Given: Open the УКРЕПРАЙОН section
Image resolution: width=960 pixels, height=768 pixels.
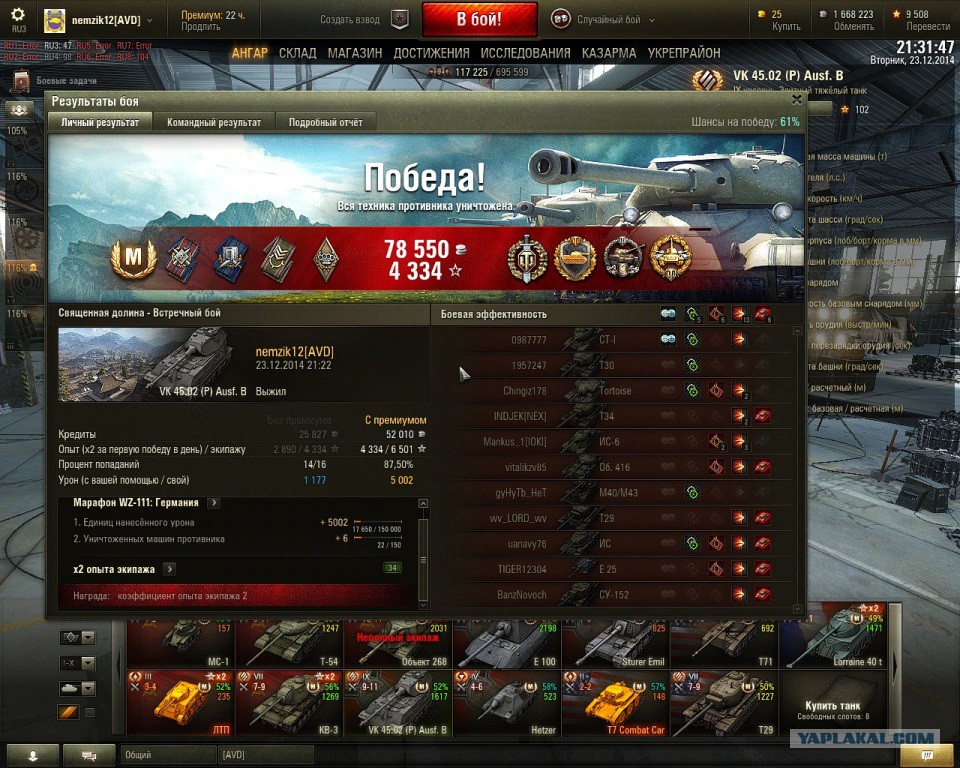Looking at the screenshot, I should [684, 53].
